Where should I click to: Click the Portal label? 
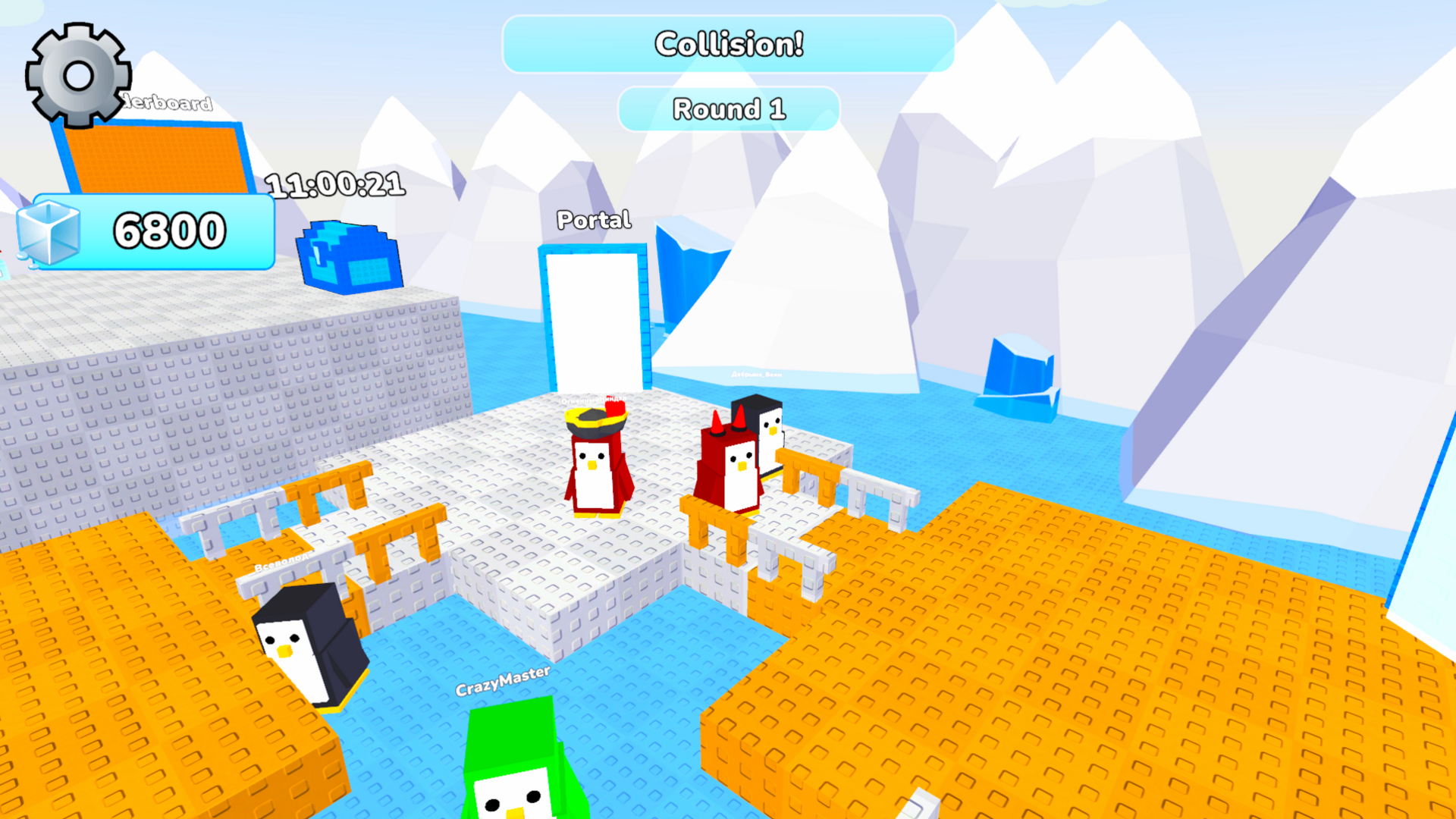[x=594, y=220]
